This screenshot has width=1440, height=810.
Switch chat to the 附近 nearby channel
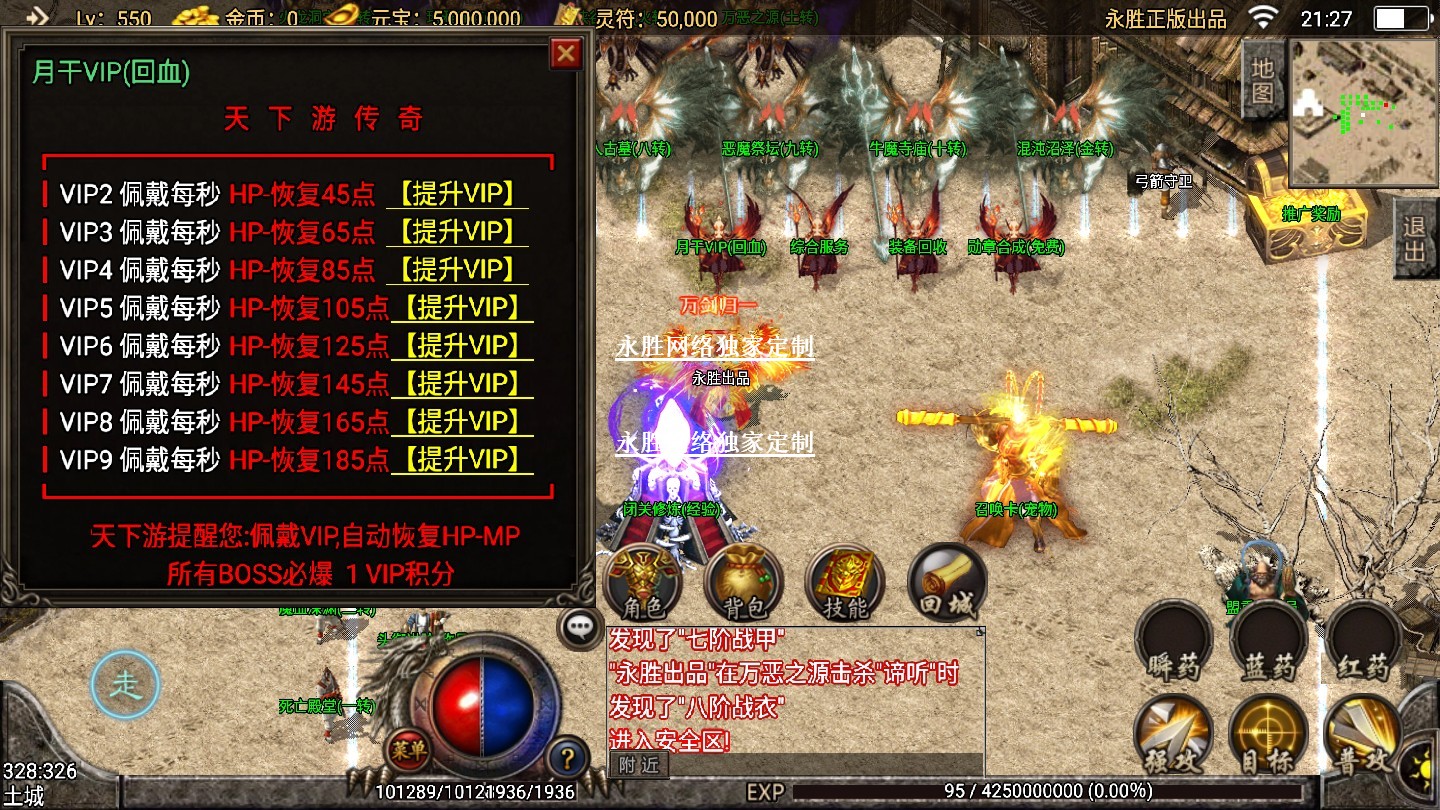coord(638,765)
